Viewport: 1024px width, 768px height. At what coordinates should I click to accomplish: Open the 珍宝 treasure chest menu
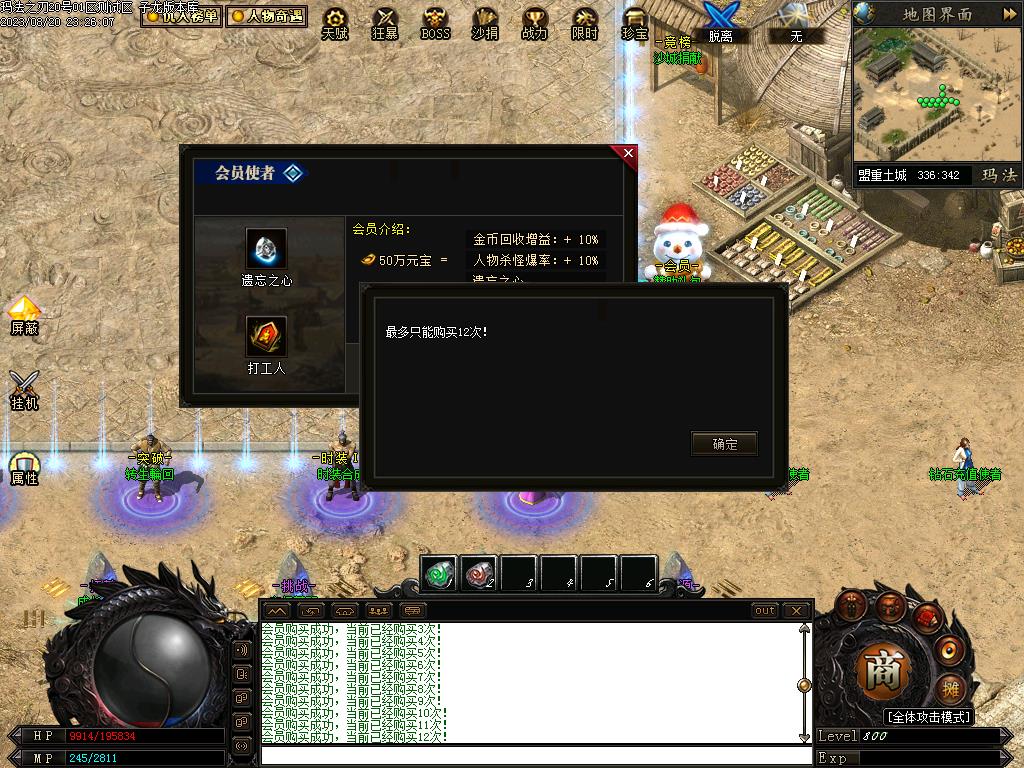635,22
